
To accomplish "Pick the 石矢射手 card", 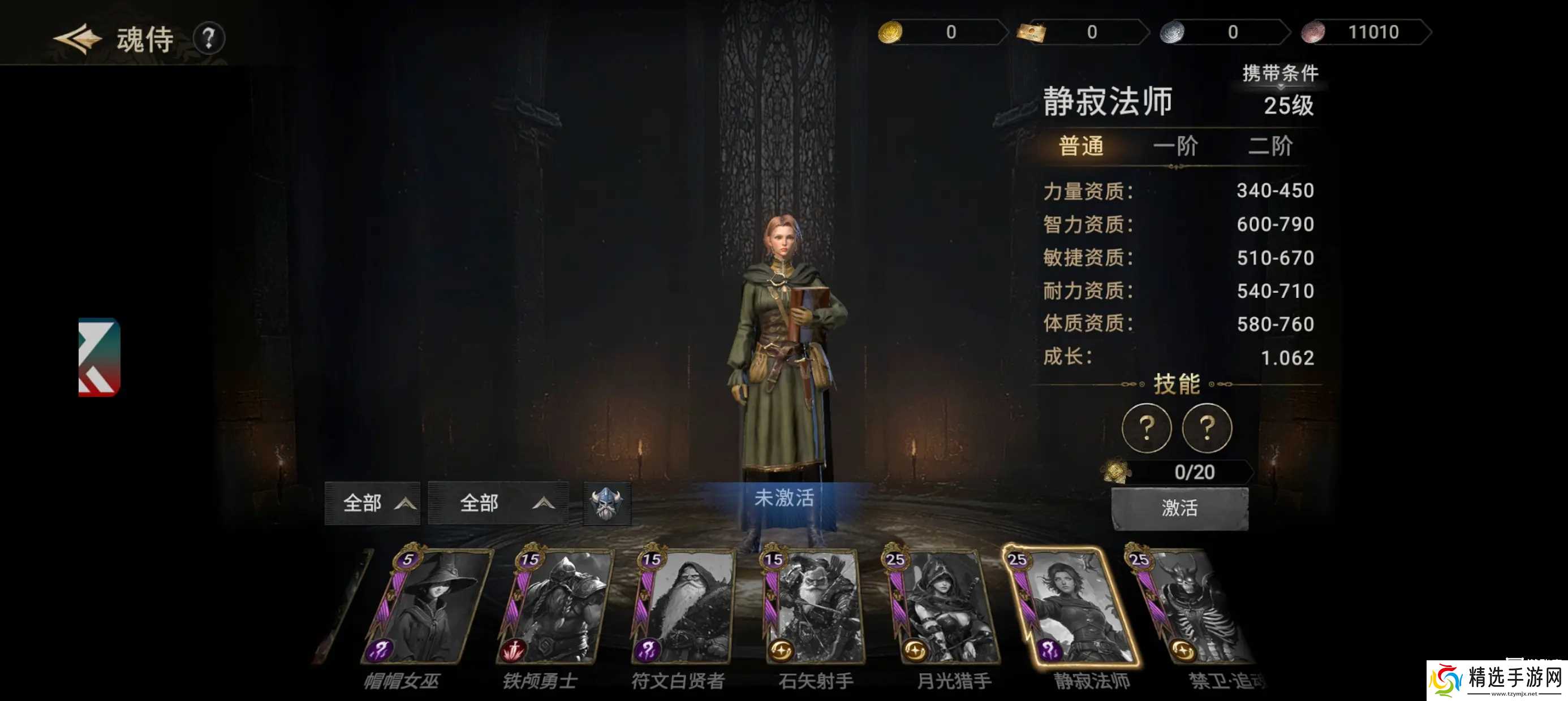I will pyautogui.click(x=813, y=605).
